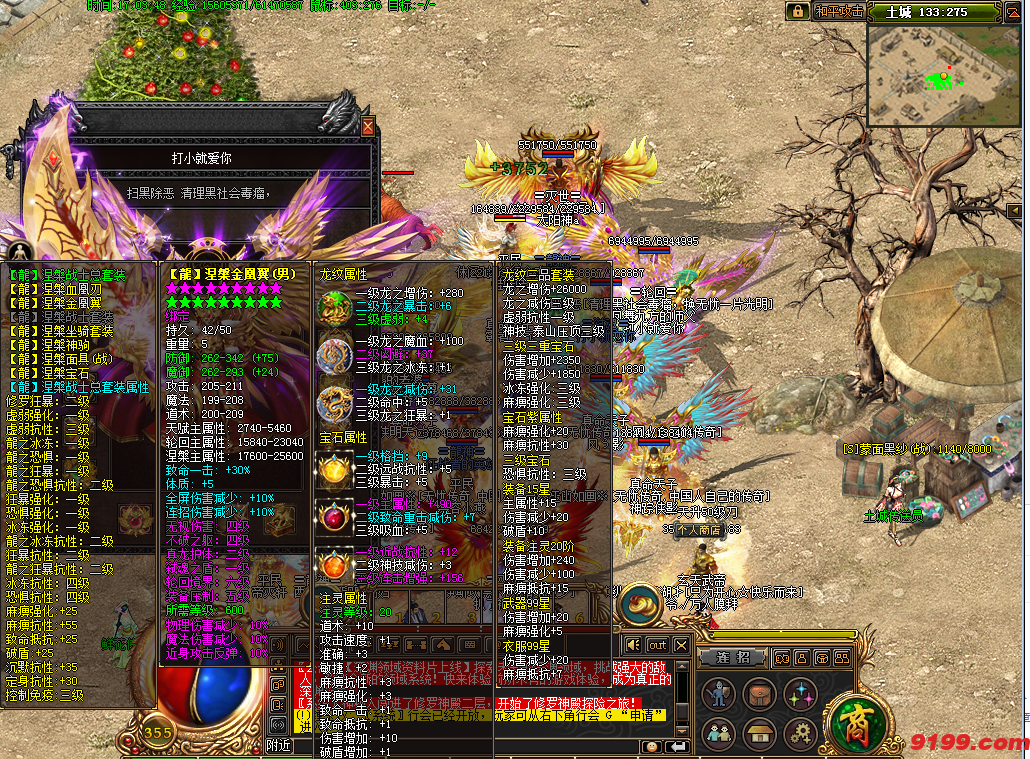Image resolution: width=1030 pixels, height=759 pixels.
Task: Open the two-people social icon
Action: coord(717,734)
